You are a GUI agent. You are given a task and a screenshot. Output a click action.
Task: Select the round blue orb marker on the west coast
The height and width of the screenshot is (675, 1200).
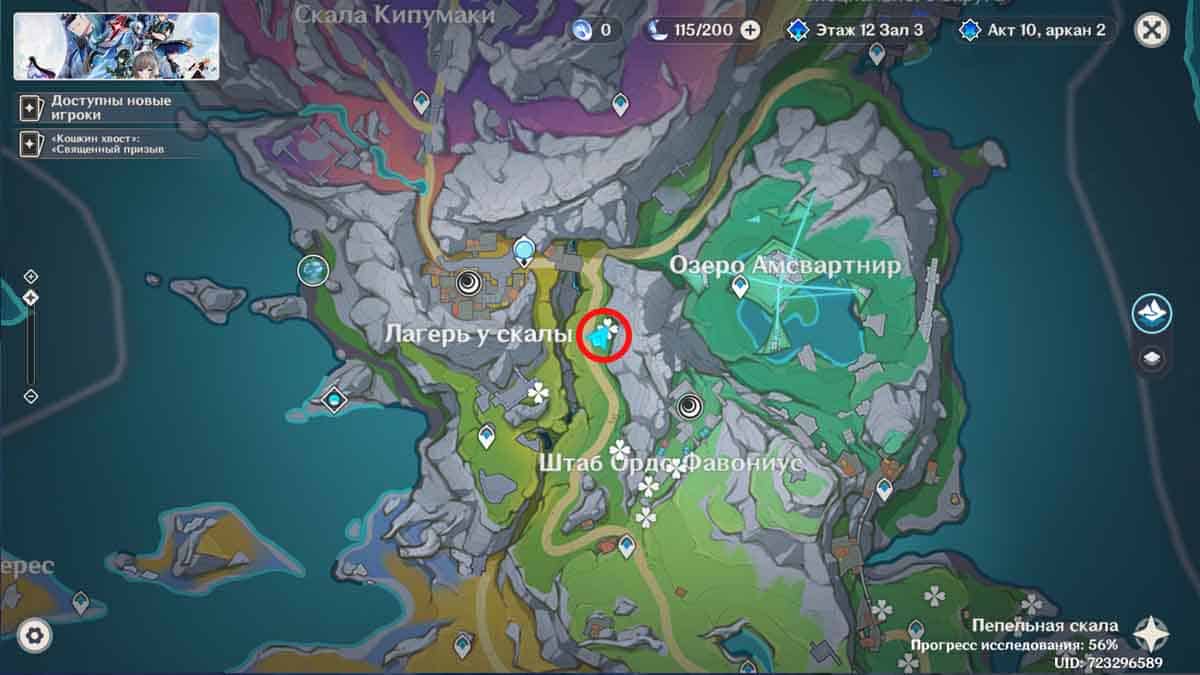pyautogui.click(x=314, y=269)
